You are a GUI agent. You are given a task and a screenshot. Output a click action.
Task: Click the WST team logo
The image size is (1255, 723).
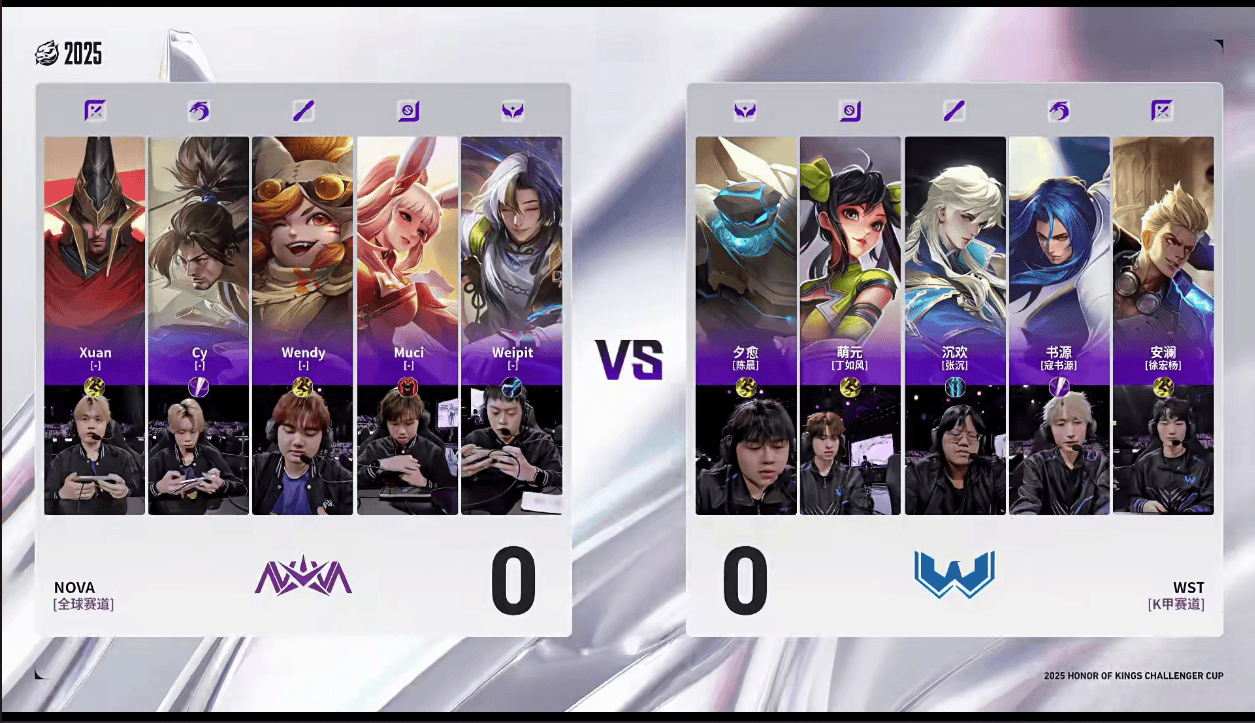coord(954,575)
